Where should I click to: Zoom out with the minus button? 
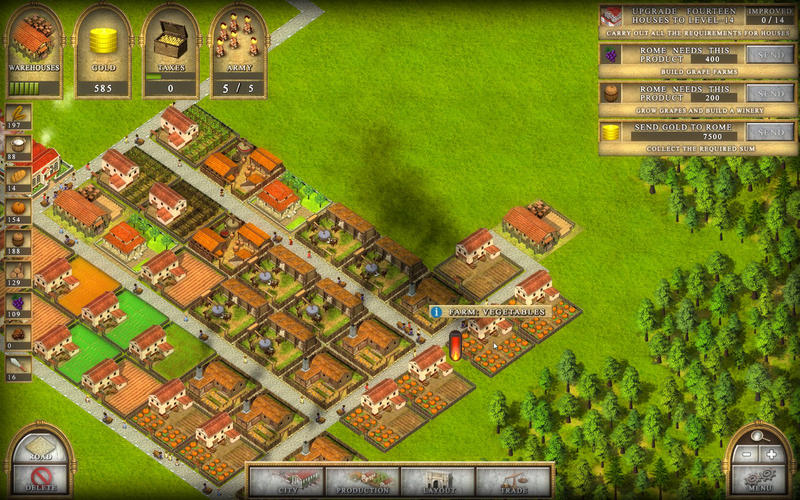(x=747, y=454)
